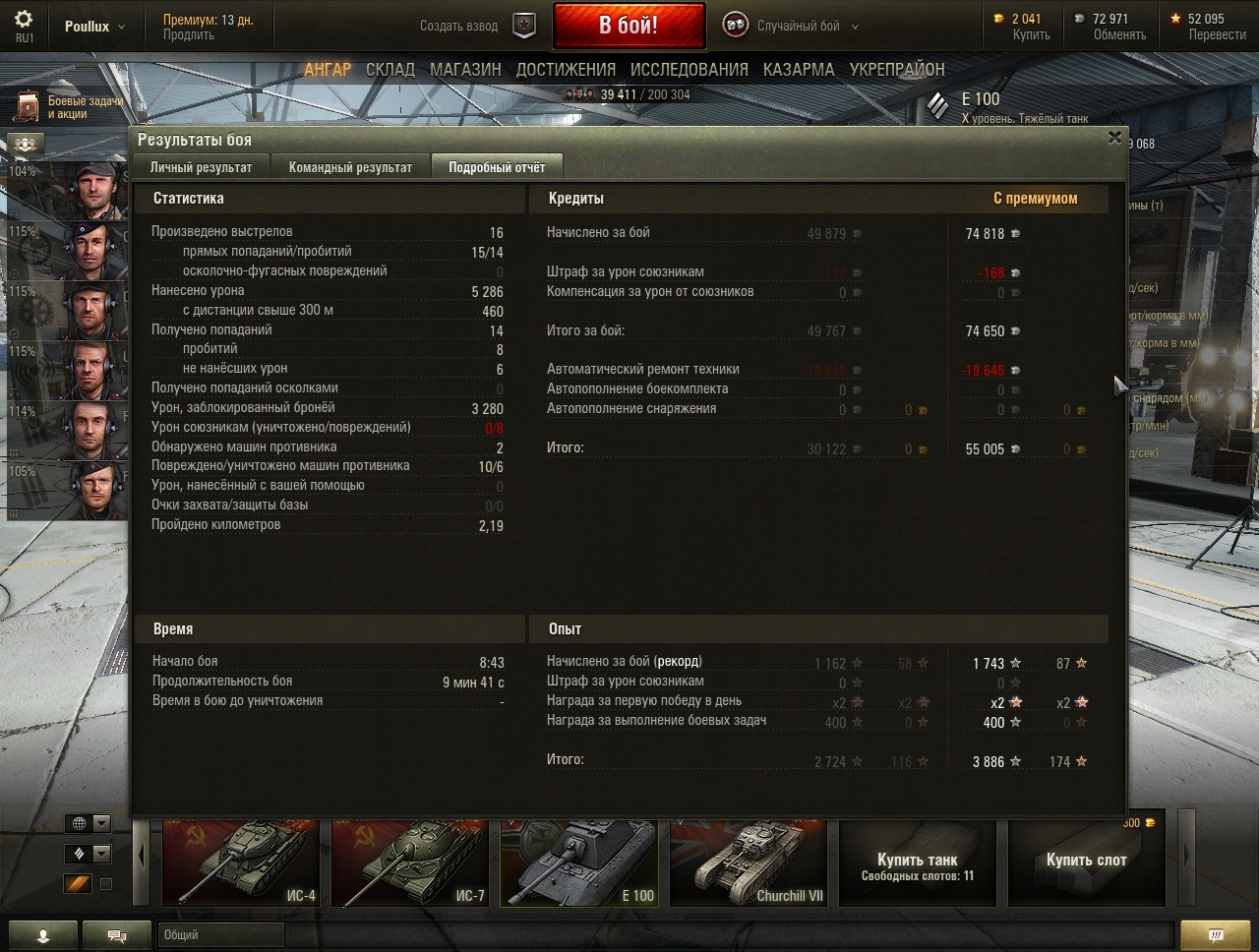Viewport: 1259px width, 952px height.
Task: Click the Купить танк slot
Action: coord(917,863)
